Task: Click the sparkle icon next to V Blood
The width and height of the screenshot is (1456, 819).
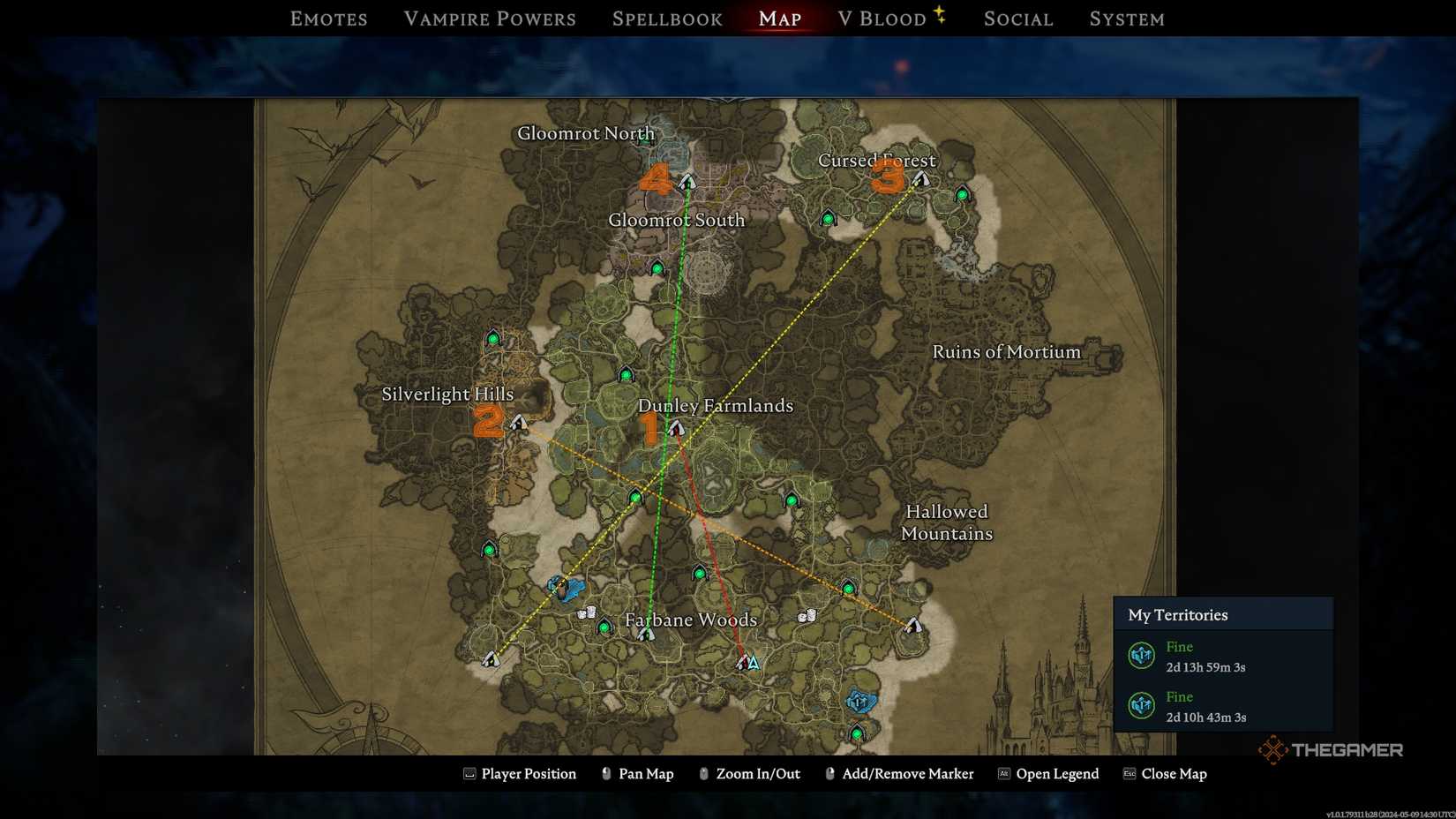Action: click(941, 14)
